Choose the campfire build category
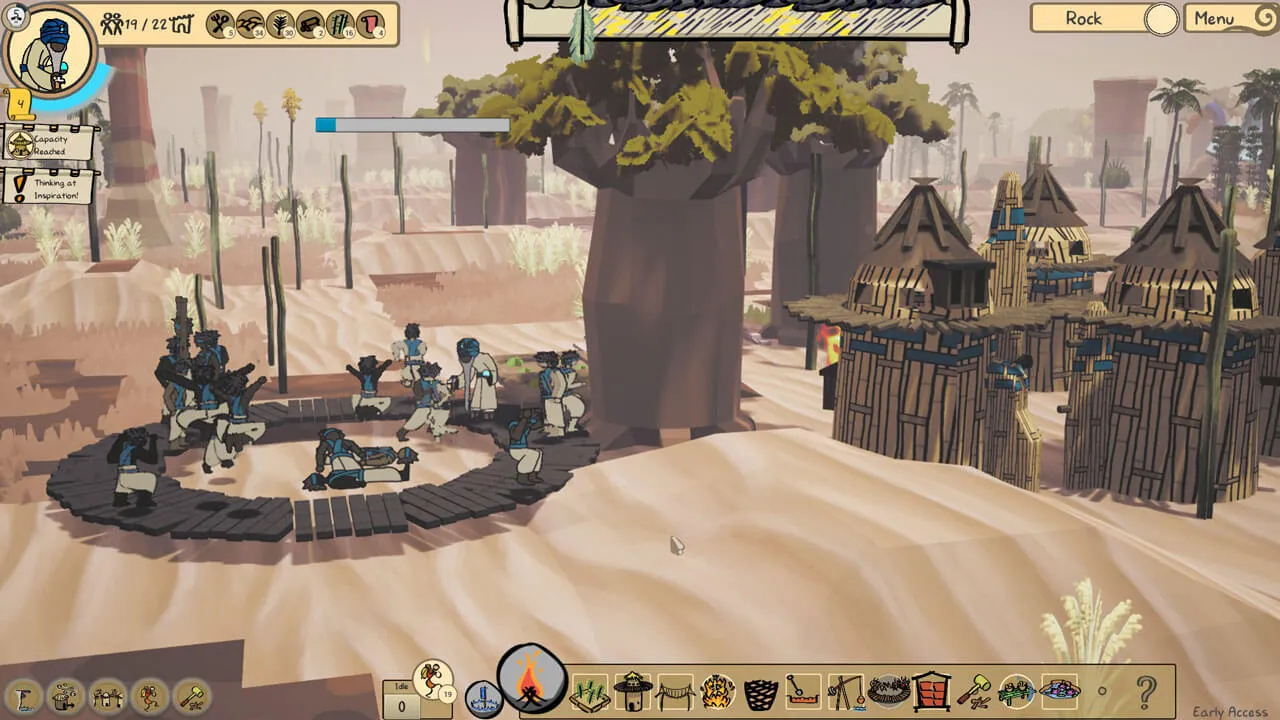This screenshot has height=720, width=1280. 532,679
